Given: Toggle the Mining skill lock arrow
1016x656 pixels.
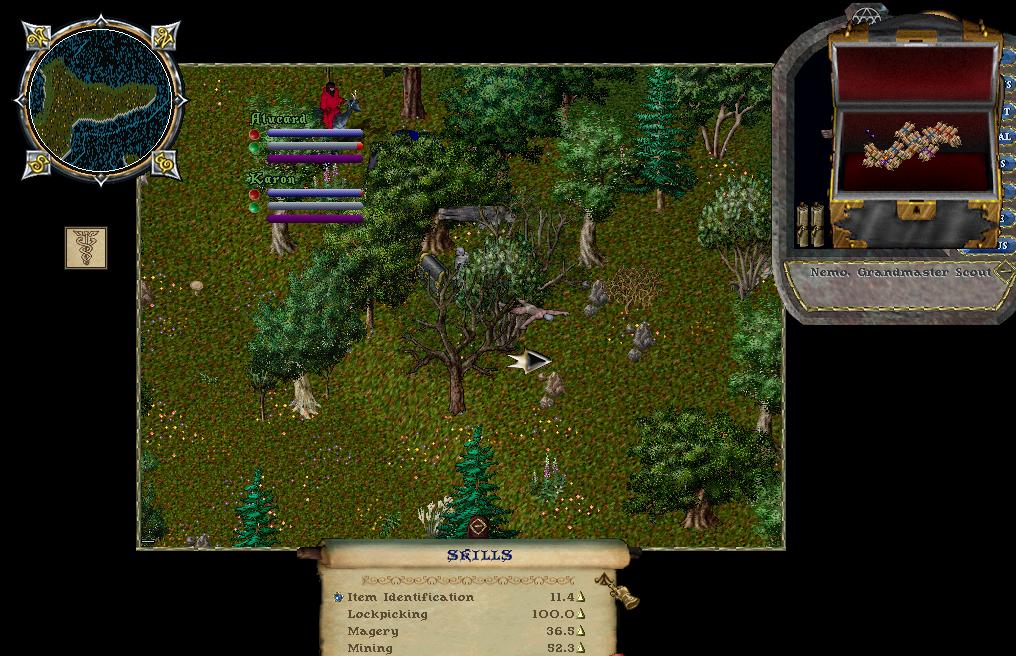Looking at the screenshot, I should click(x=581, y=648).
